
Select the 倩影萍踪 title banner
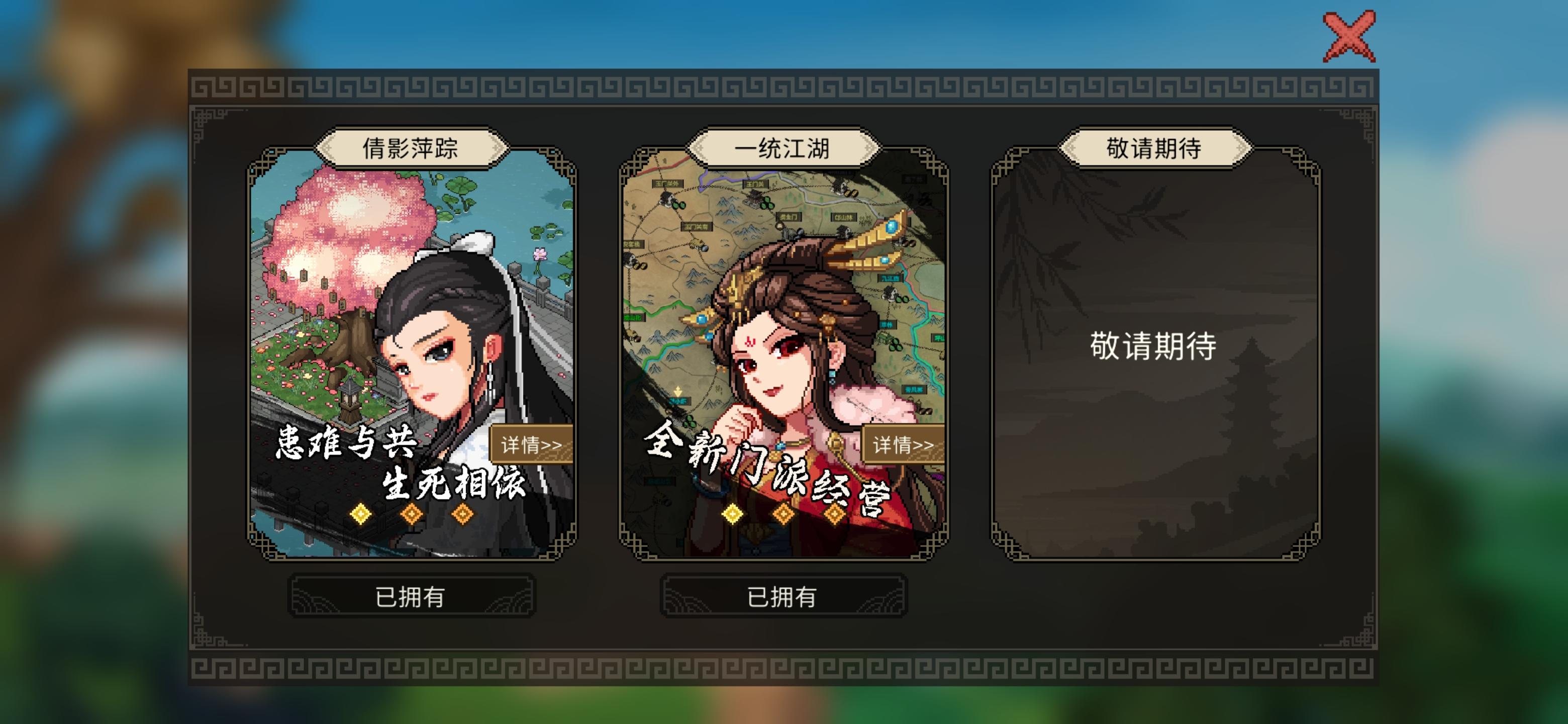coord(412,148)
